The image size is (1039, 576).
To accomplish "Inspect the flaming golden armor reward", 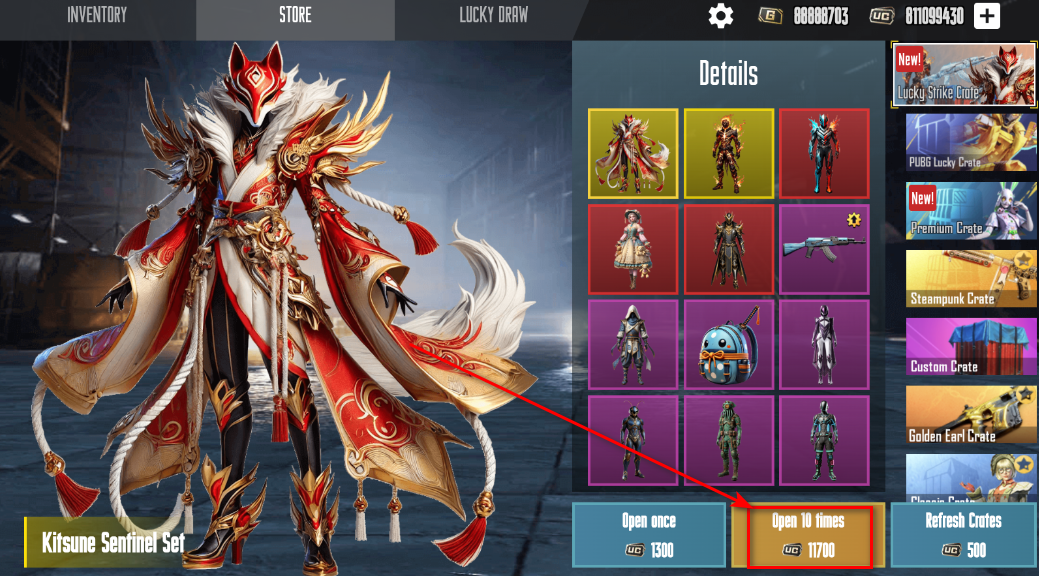I will click(728, 153).
